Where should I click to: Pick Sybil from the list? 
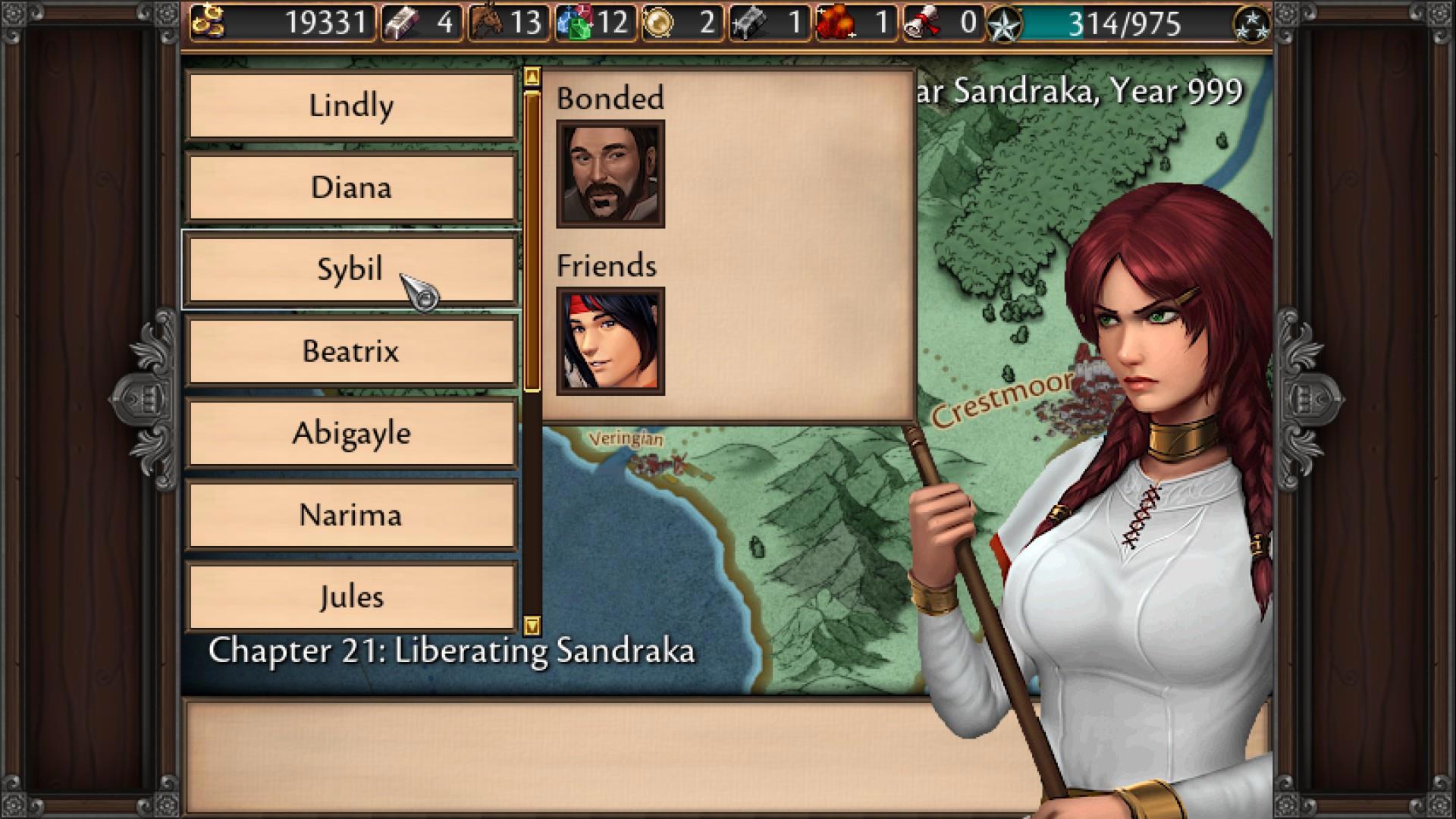(351, 269)
